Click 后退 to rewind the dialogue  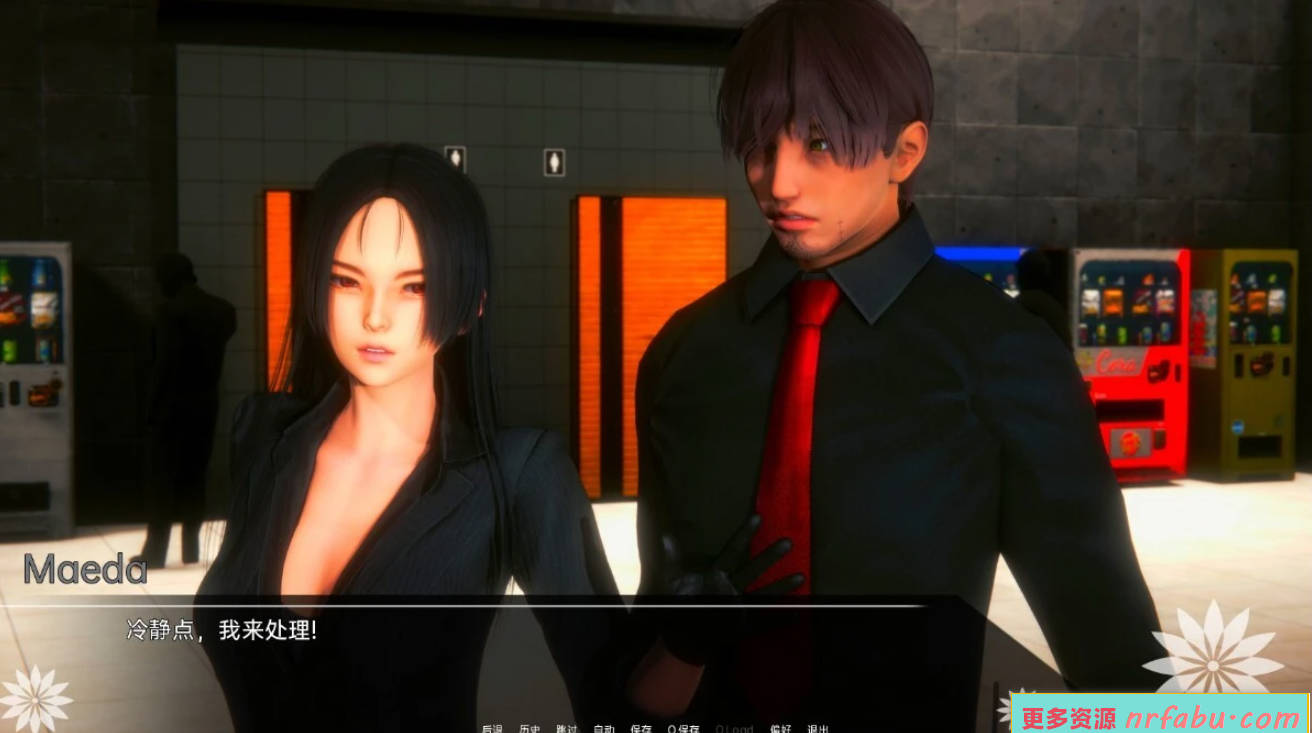493,727
